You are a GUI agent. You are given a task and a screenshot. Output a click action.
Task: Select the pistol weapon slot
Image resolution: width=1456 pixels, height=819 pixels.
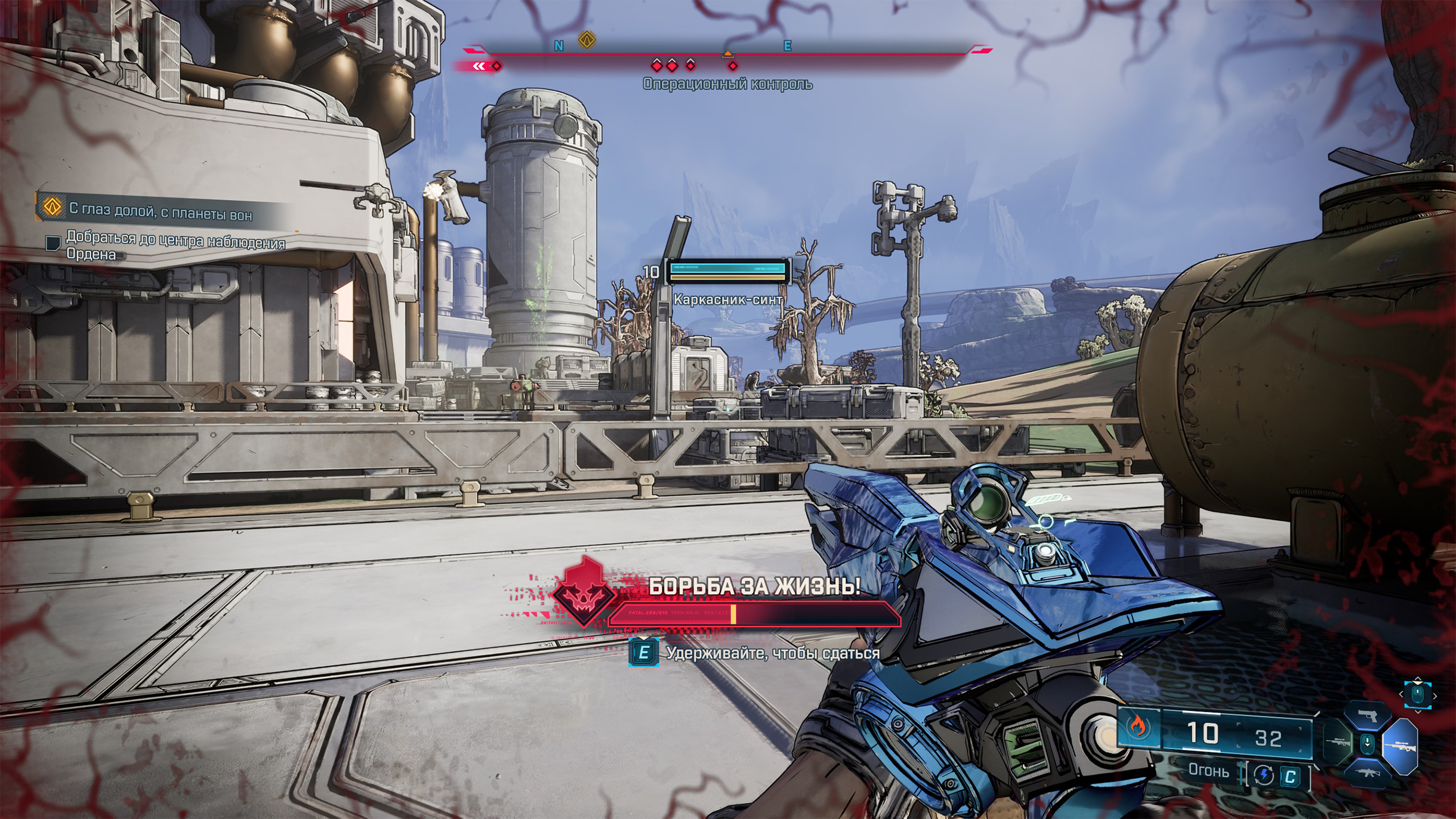pos(1366,716)
